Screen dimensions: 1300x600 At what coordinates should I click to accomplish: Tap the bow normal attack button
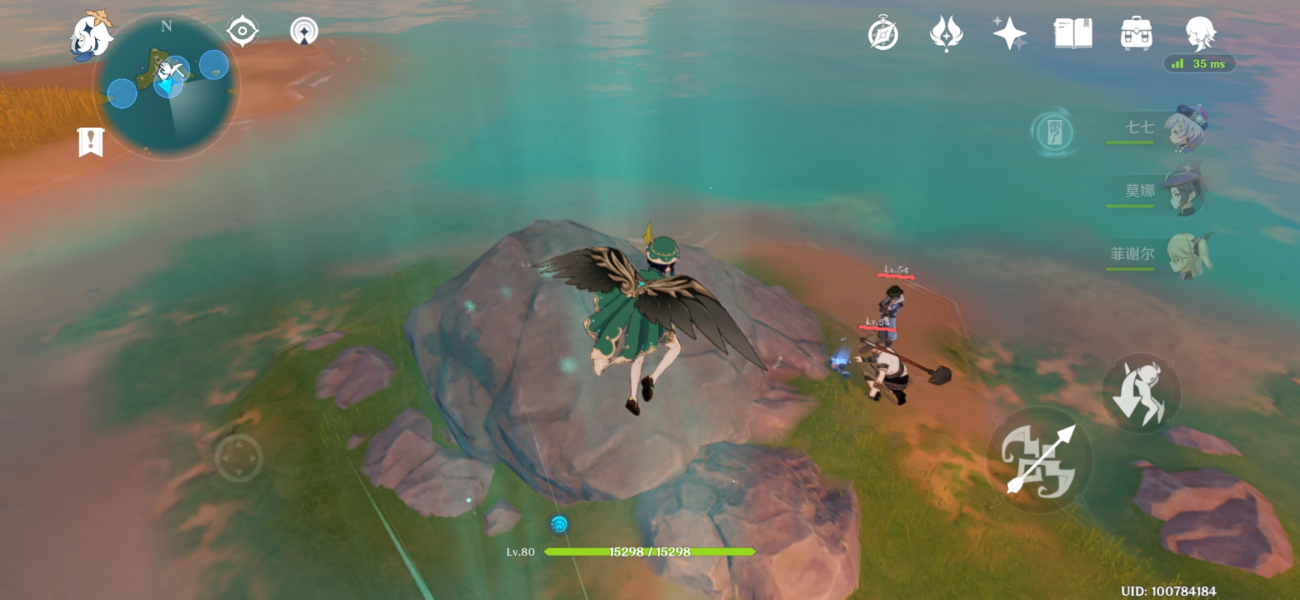[x=1039, y=459]
